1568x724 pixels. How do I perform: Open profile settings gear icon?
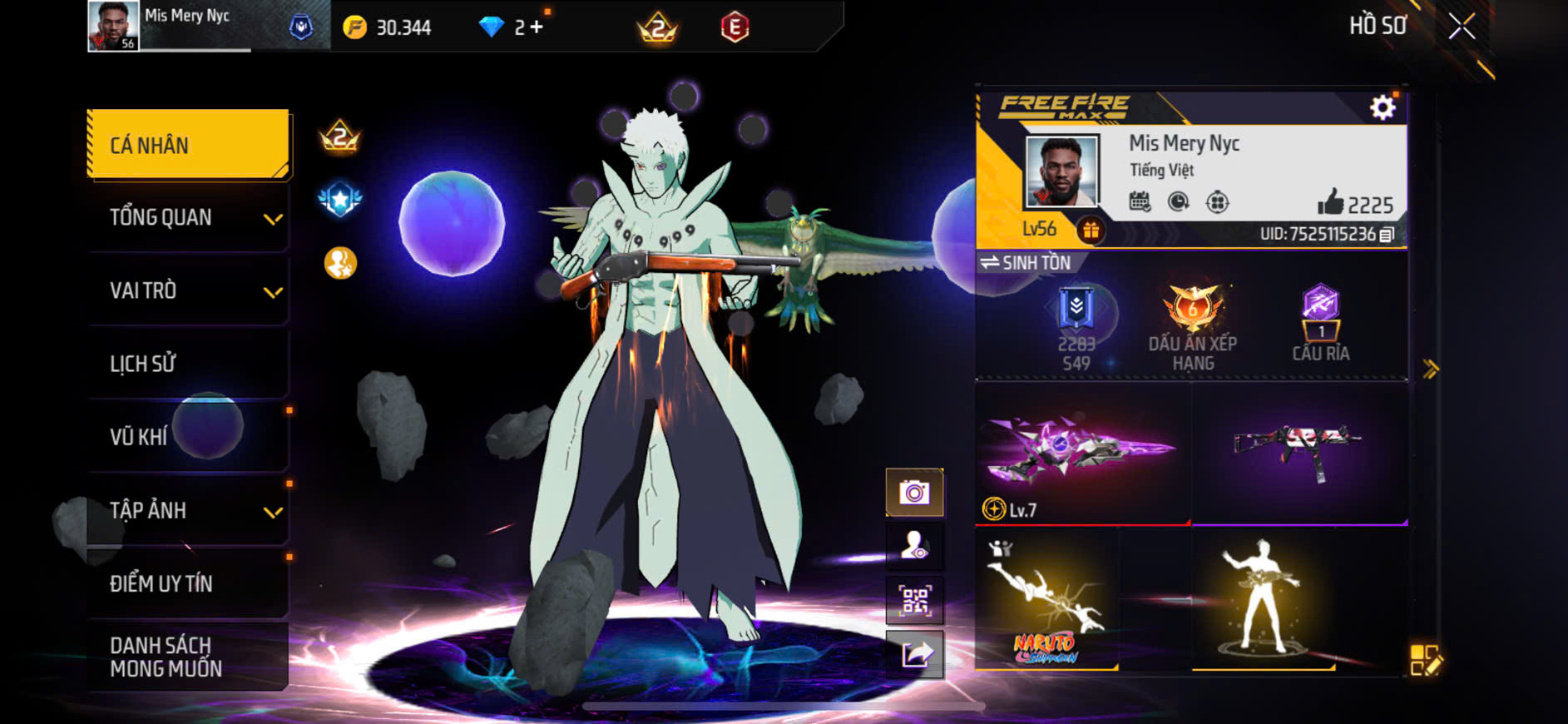(x=1383, y=107)
